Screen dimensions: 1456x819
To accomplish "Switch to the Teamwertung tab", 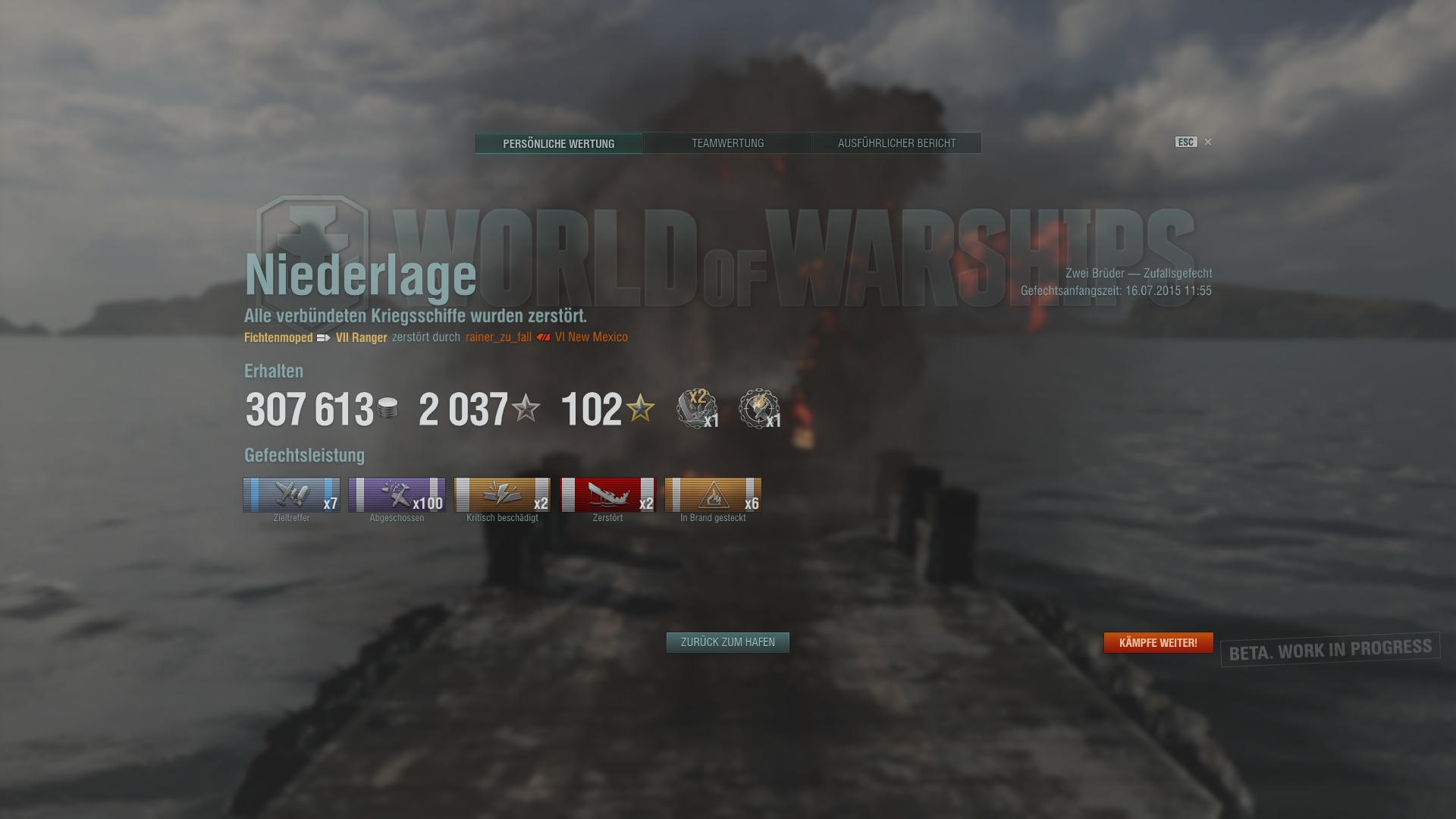I will click(727, 143).
